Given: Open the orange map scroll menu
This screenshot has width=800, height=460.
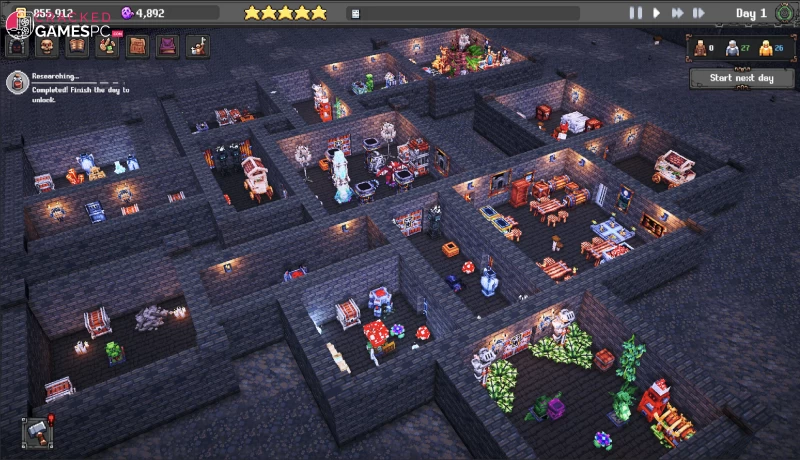Looking at the screenshot, I should coord(137,46).
